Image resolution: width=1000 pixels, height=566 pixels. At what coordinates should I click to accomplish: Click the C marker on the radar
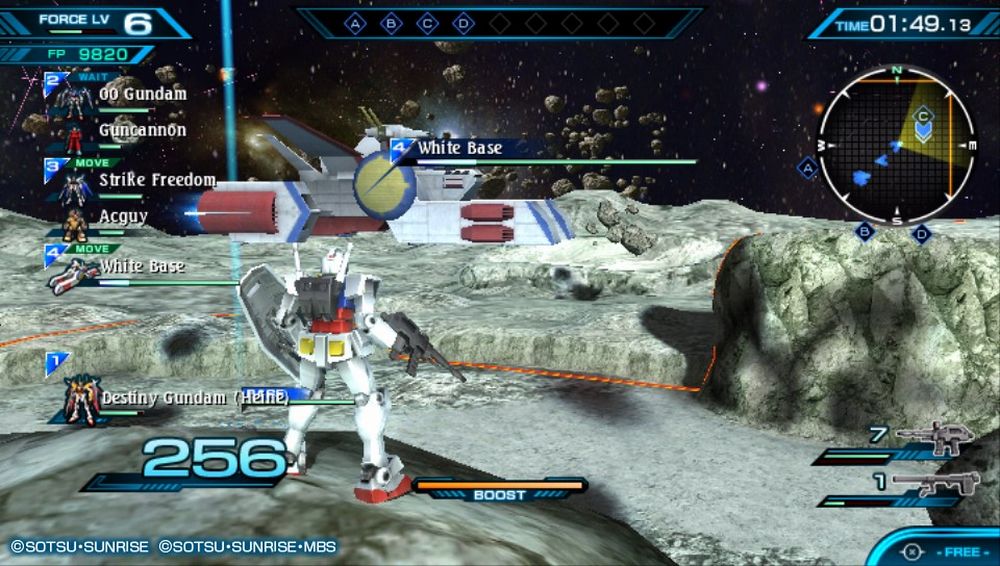click(x=923, y=115)
